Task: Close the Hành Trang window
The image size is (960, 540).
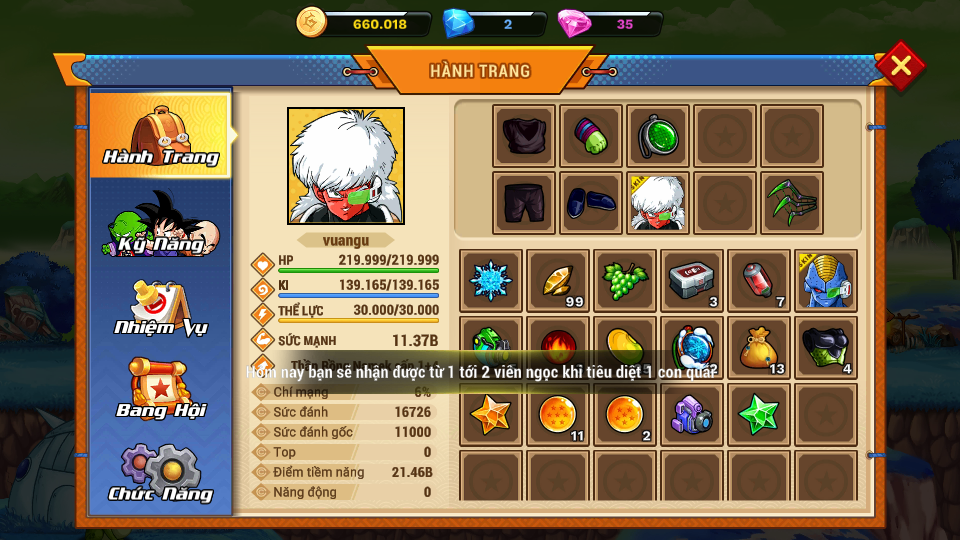Action: [x=900, y=66]
